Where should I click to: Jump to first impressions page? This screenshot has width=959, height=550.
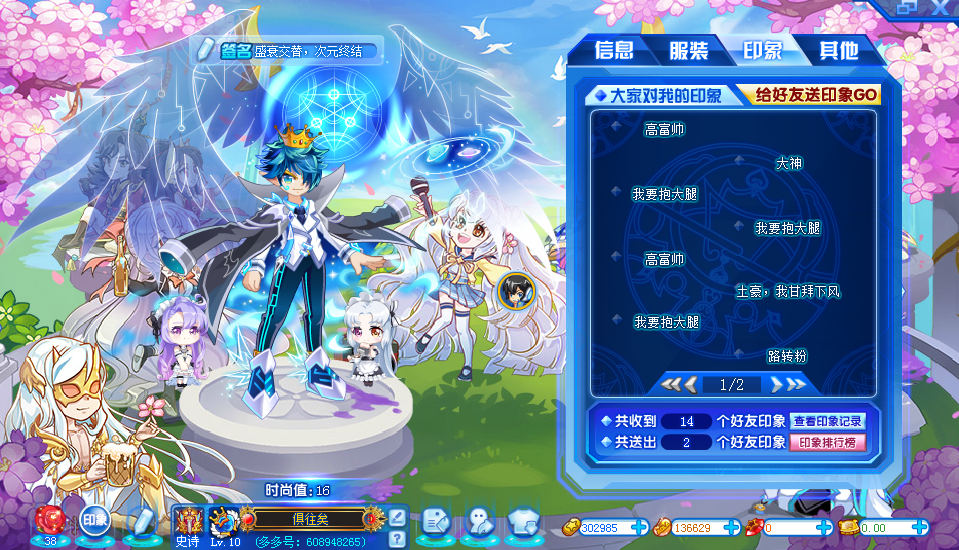point(673,384)
